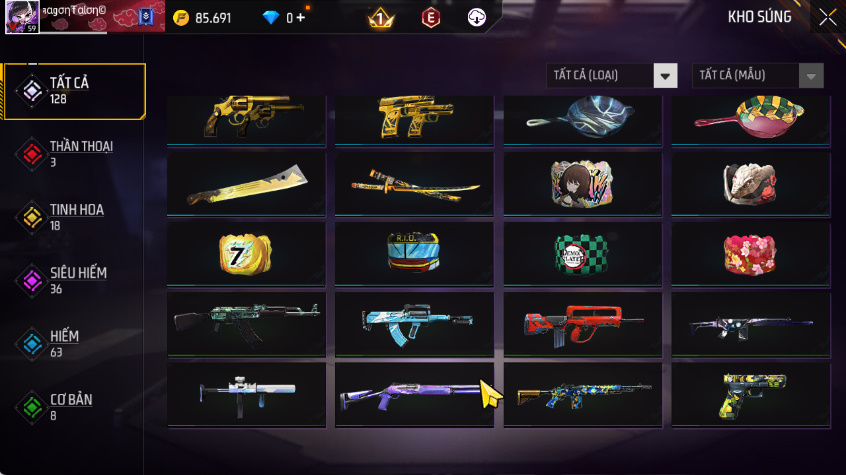Pick the green checkered gloo wall skin
The height and width of the screenshot is (475, 846).
[x=582, y=252]
